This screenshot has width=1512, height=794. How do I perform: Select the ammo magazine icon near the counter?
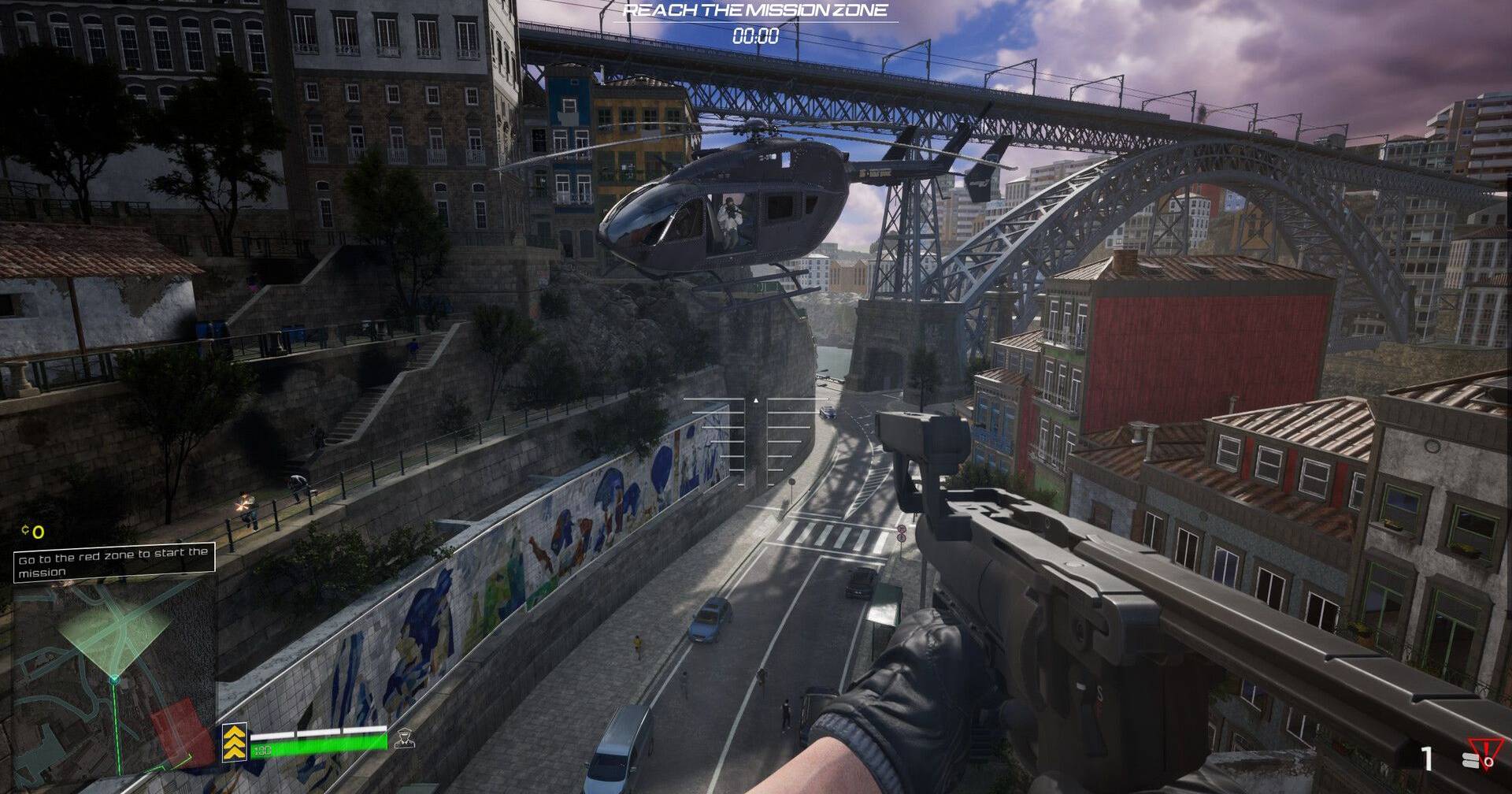pyautogui.click(x=1471, y=760)
